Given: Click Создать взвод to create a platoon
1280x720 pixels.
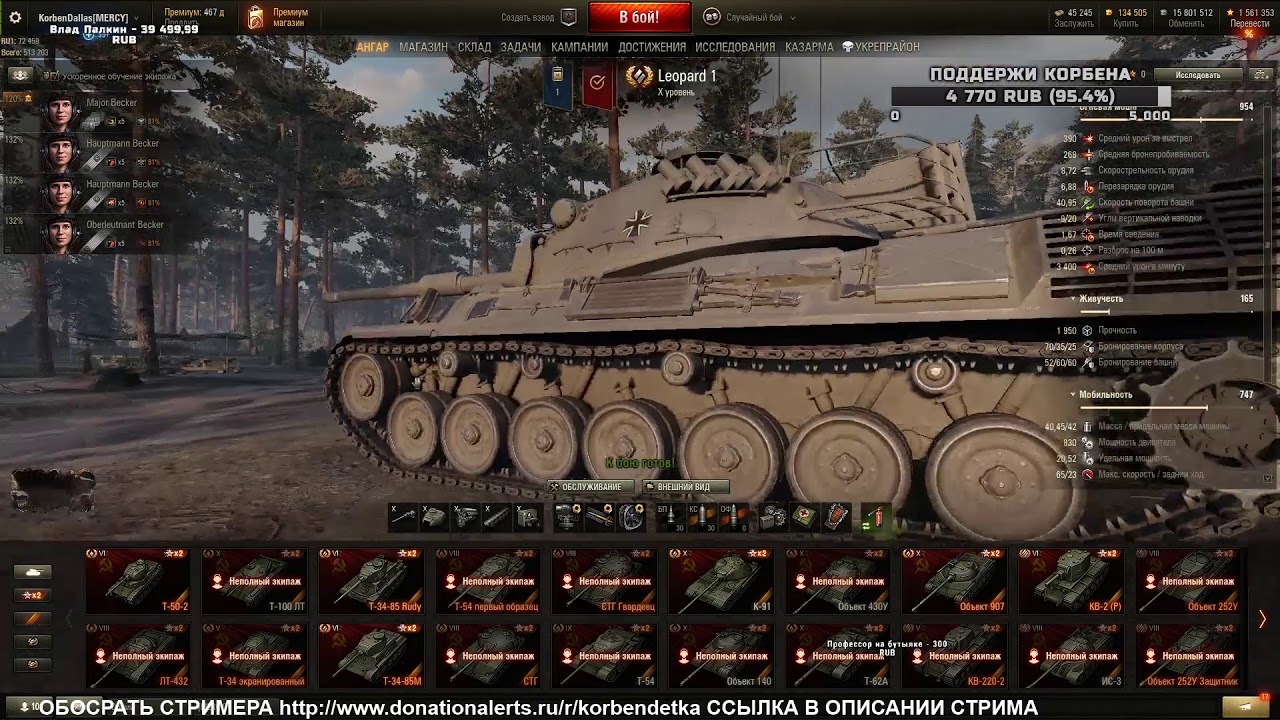Looking at the screenshot, I should [x=538, y=17].
